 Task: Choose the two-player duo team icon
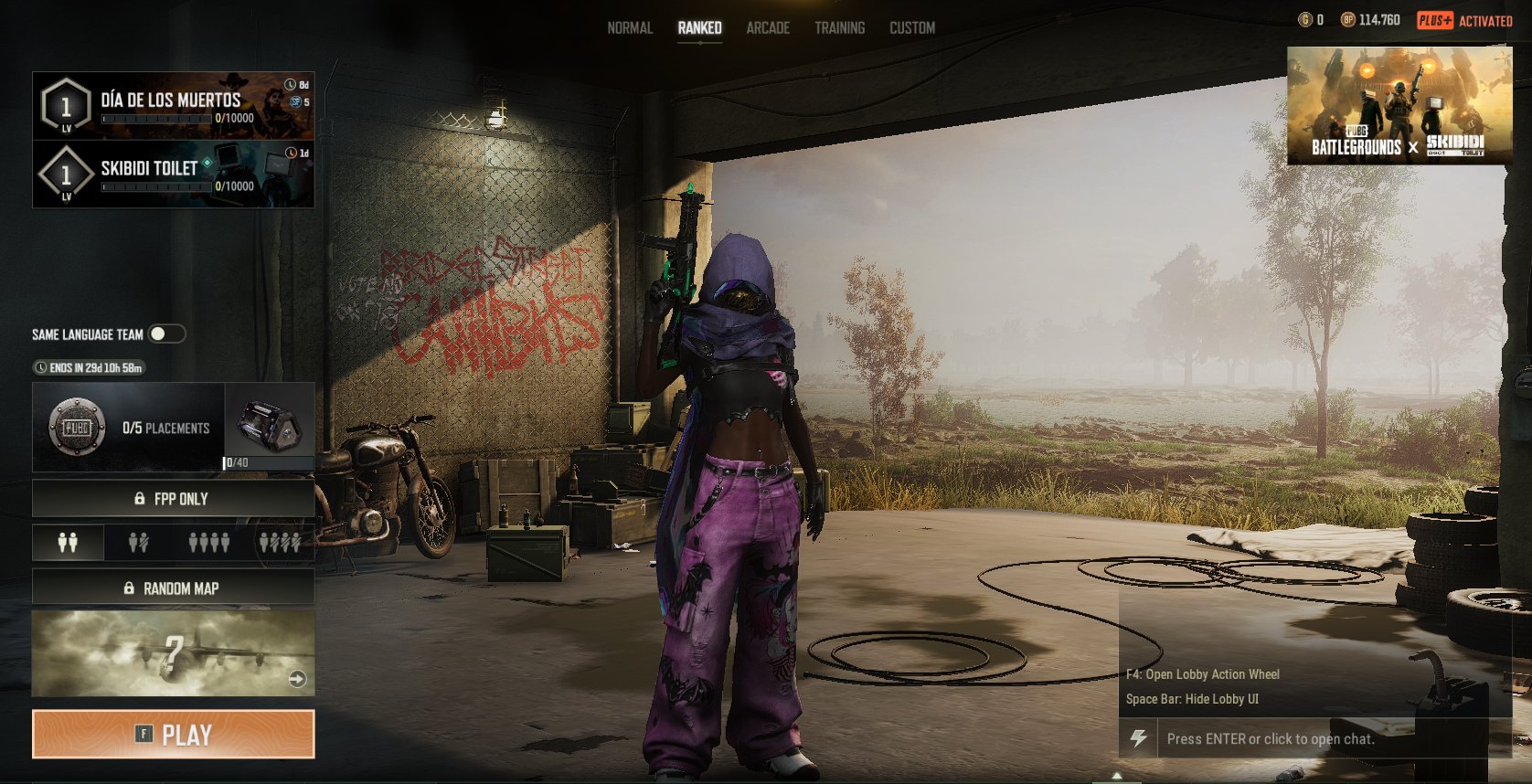point(68,543)
